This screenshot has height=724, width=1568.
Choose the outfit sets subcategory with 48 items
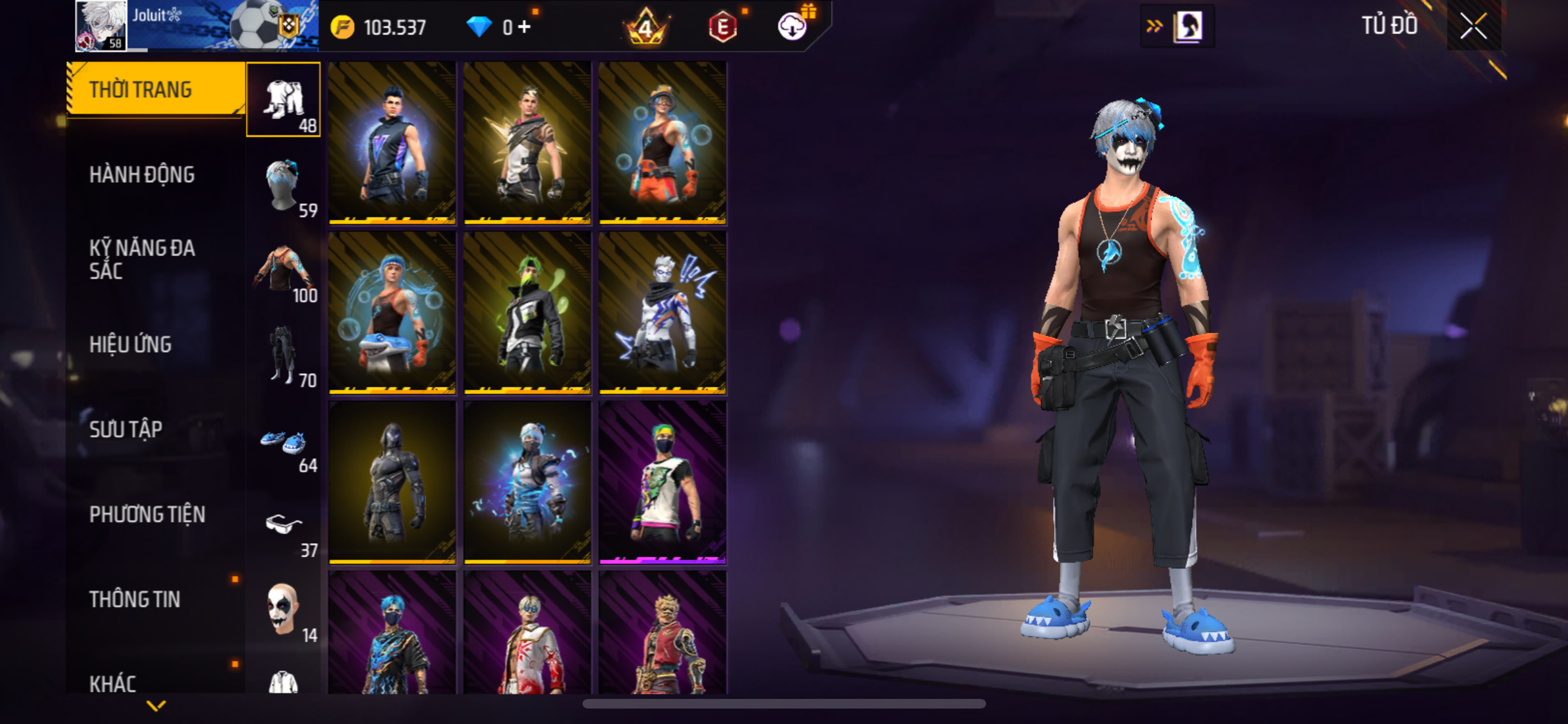pos(283,100)
